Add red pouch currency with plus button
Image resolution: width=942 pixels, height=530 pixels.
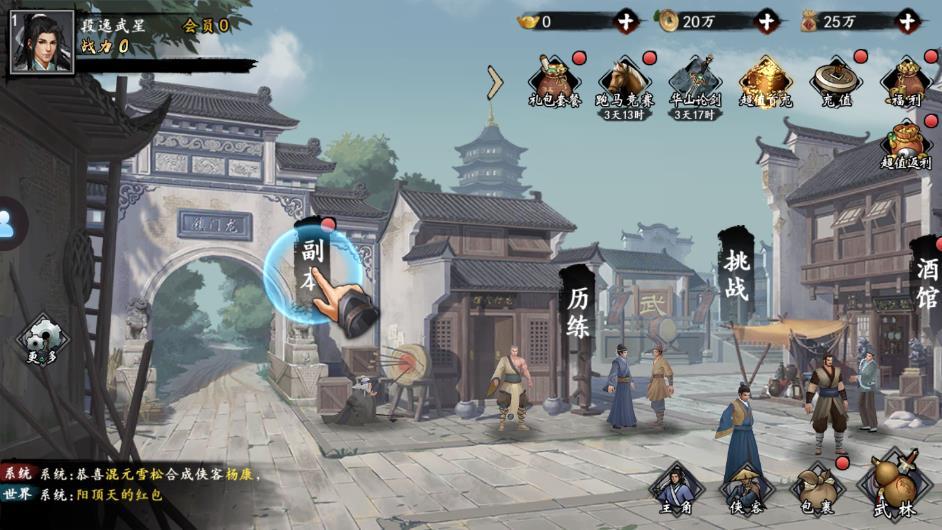click(907, 21)
